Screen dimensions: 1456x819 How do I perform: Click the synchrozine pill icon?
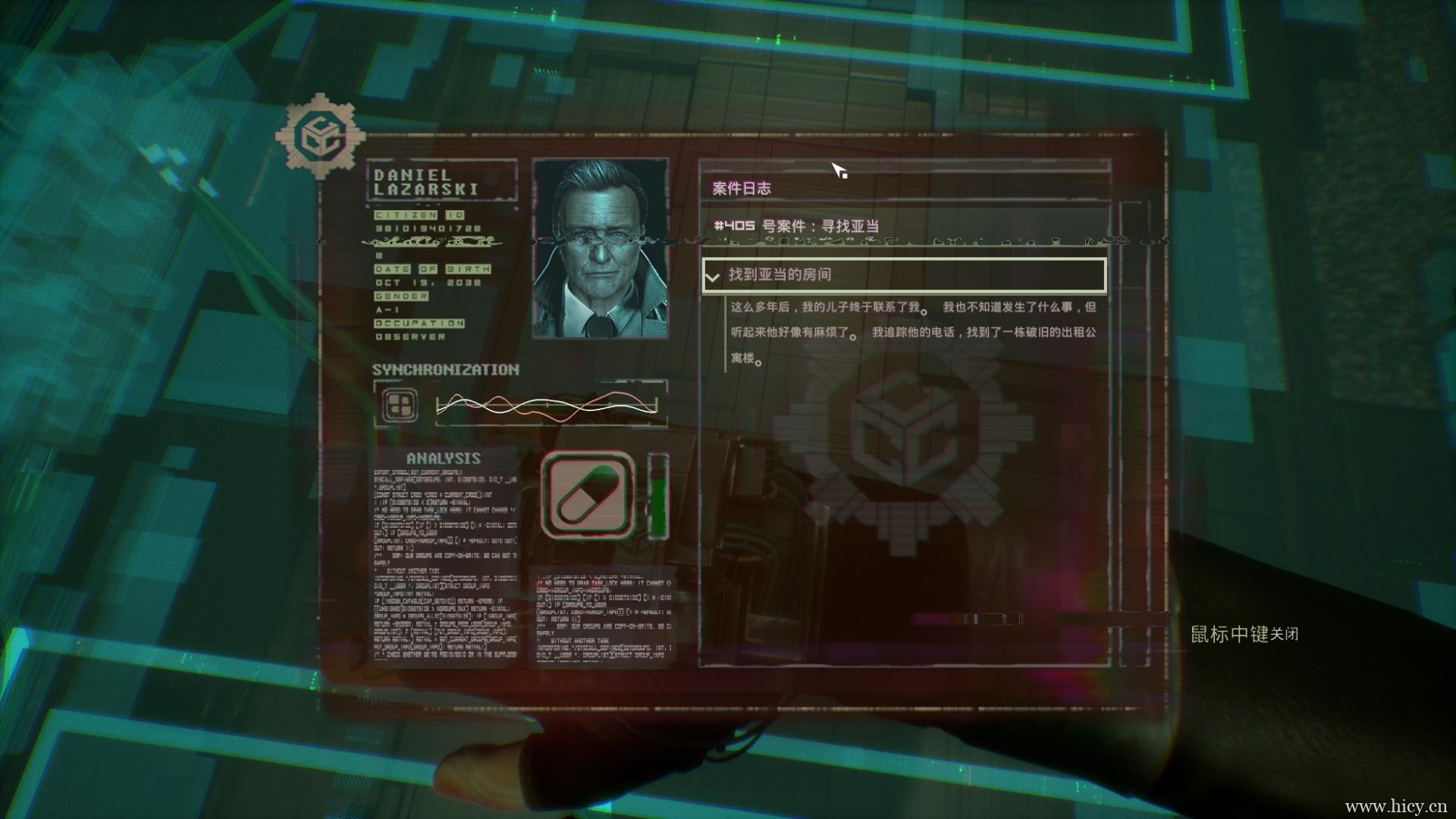588,494
